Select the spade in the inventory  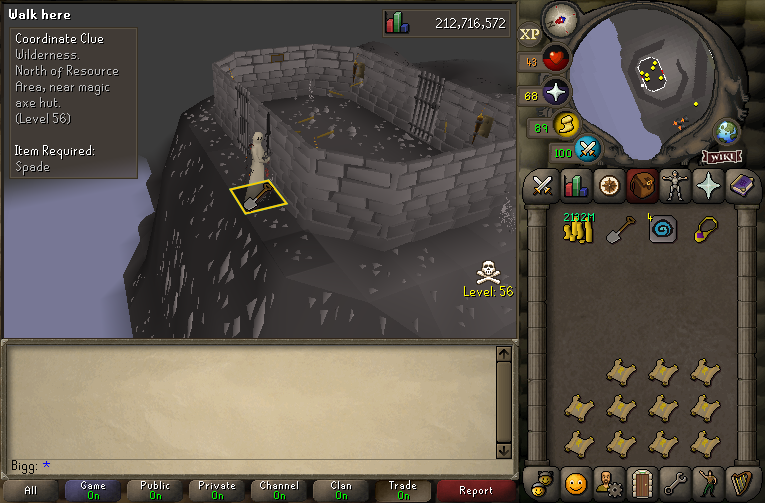tap(621, 230)
